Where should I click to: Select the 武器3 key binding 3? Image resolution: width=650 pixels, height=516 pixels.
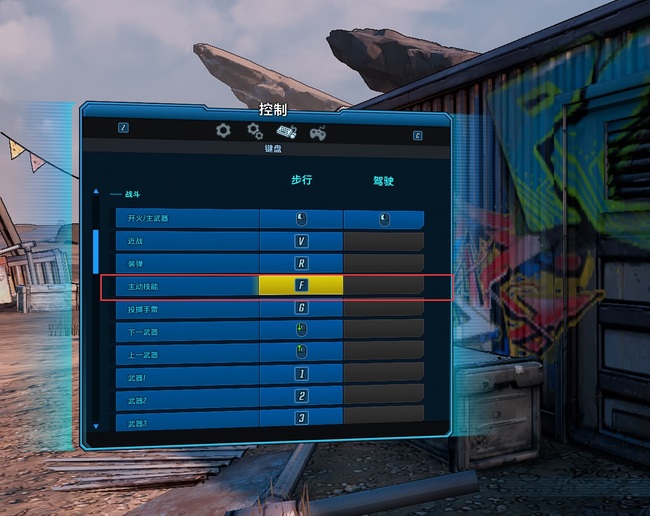click(301, 418)
